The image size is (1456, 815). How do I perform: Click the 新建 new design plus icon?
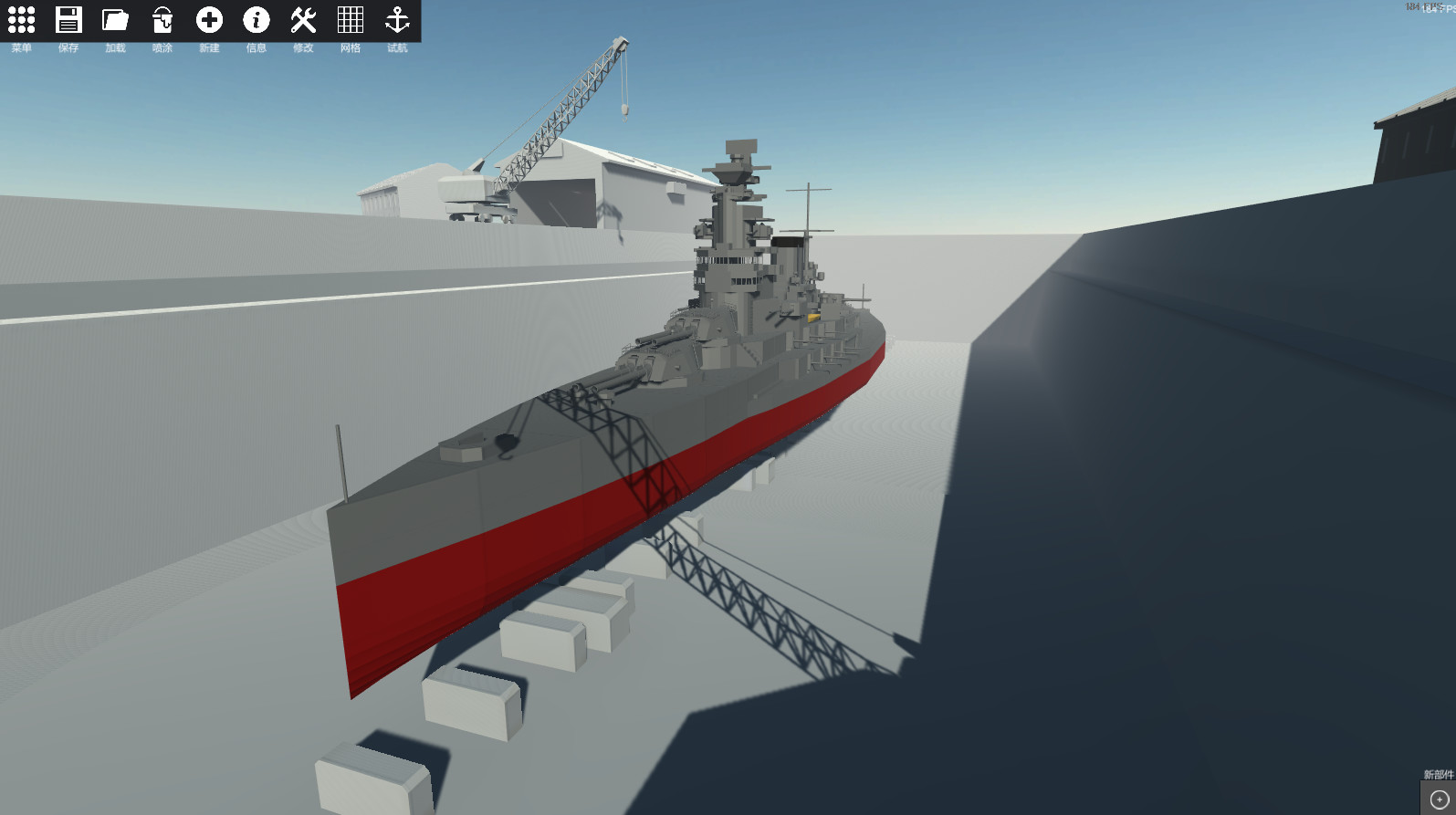tap(210, 20)
